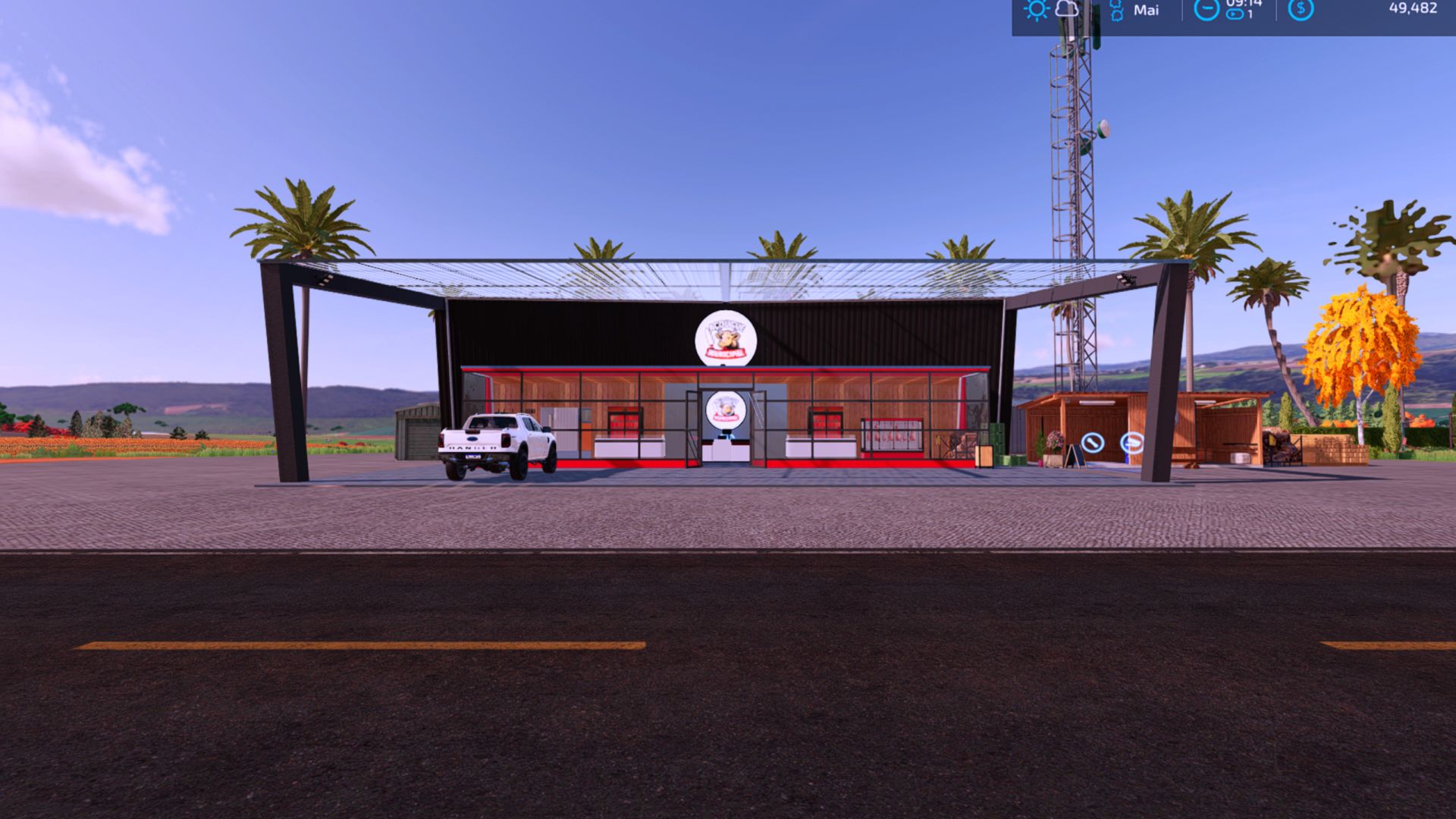Click the sun weather icon
The image size is (1456, 819).
tap(1035, 9)
